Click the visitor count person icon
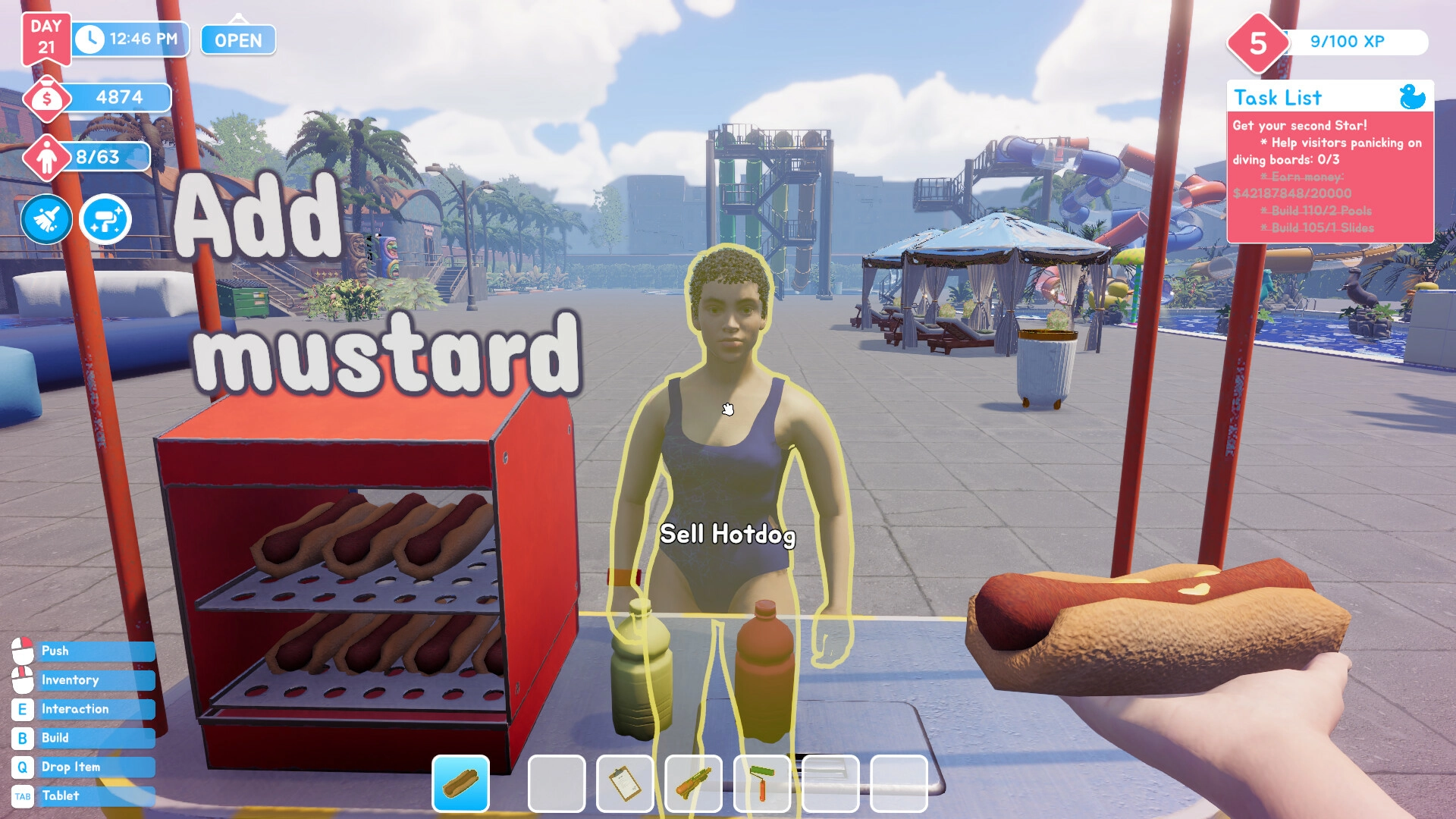The height and width of the screenshot is (819, 1456). [47, 158]
